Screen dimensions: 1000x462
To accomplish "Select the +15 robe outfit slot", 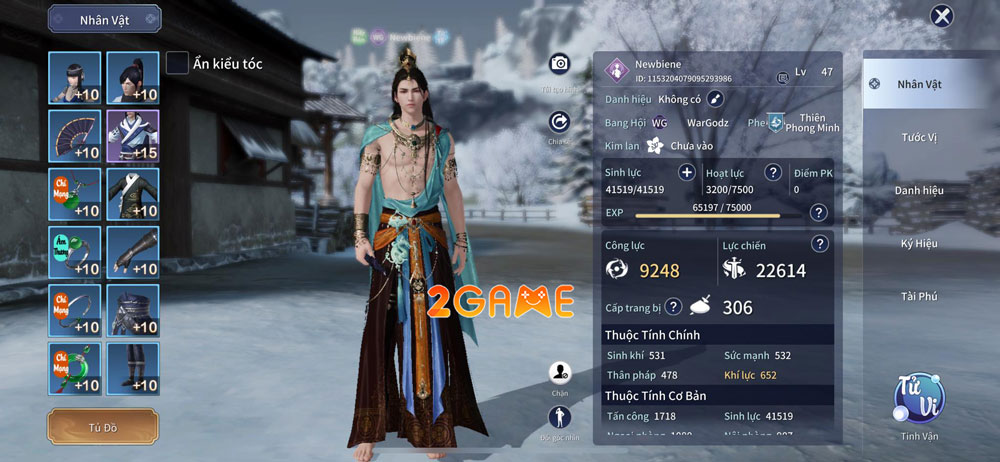I will pos(132,136).
